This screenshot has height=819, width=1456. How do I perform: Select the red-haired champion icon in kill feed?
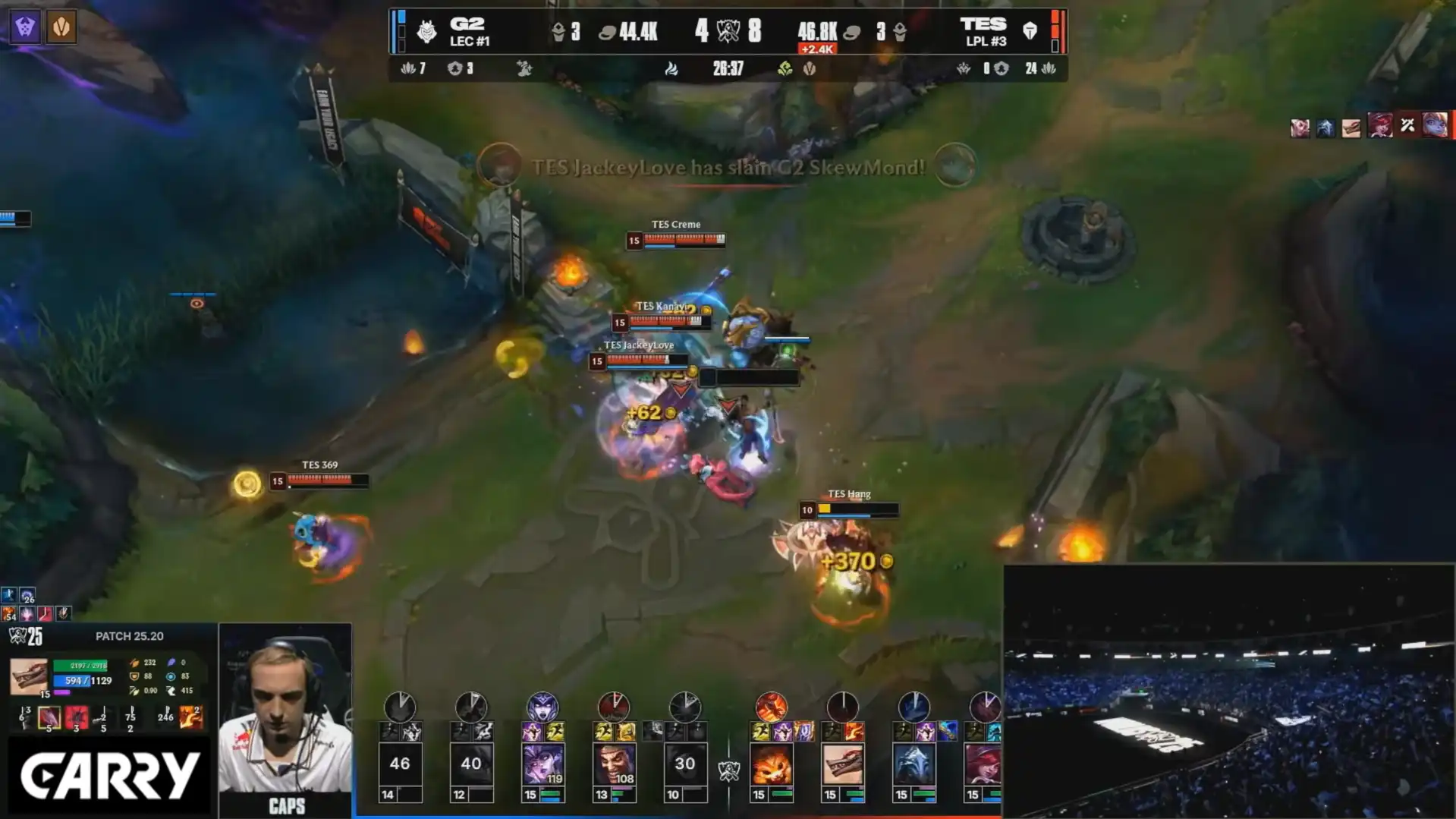point(1380,125)
